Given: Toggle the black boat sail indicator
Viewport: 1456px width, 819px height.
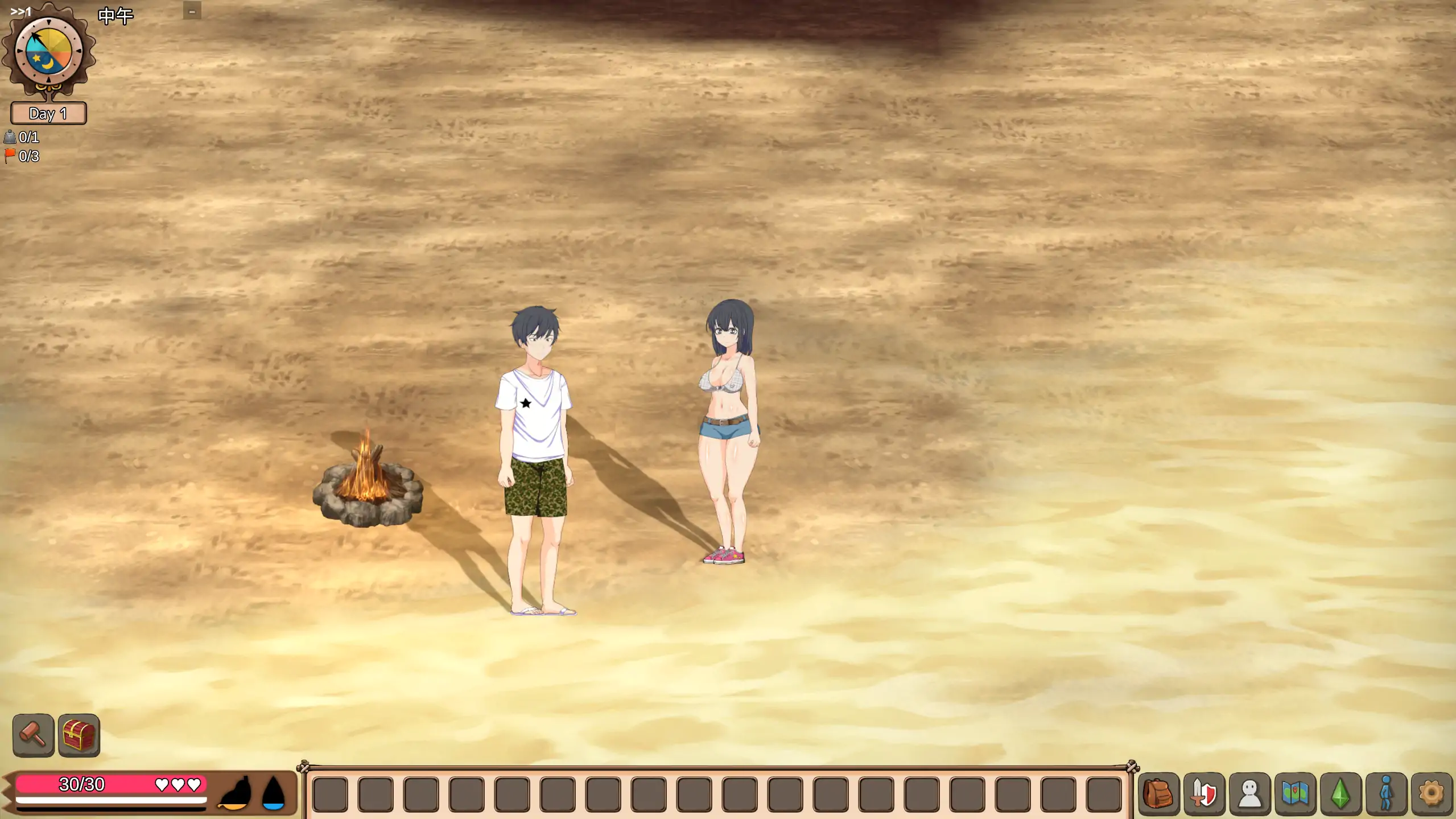Looking at the screenshot, I should click(x=233, y=792).
